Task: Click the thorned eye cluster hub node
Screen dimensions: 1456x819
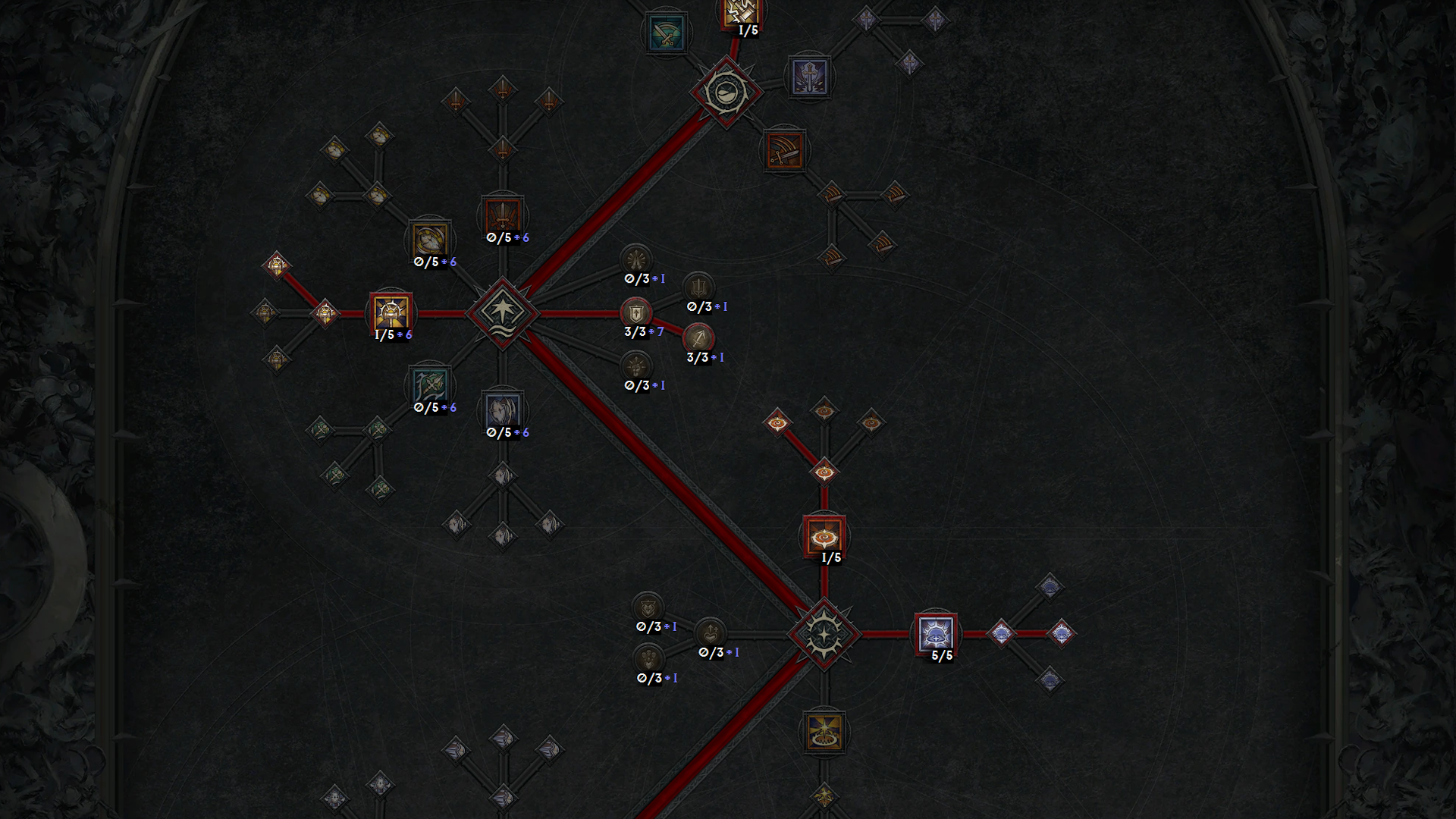Action: [726, 92]
